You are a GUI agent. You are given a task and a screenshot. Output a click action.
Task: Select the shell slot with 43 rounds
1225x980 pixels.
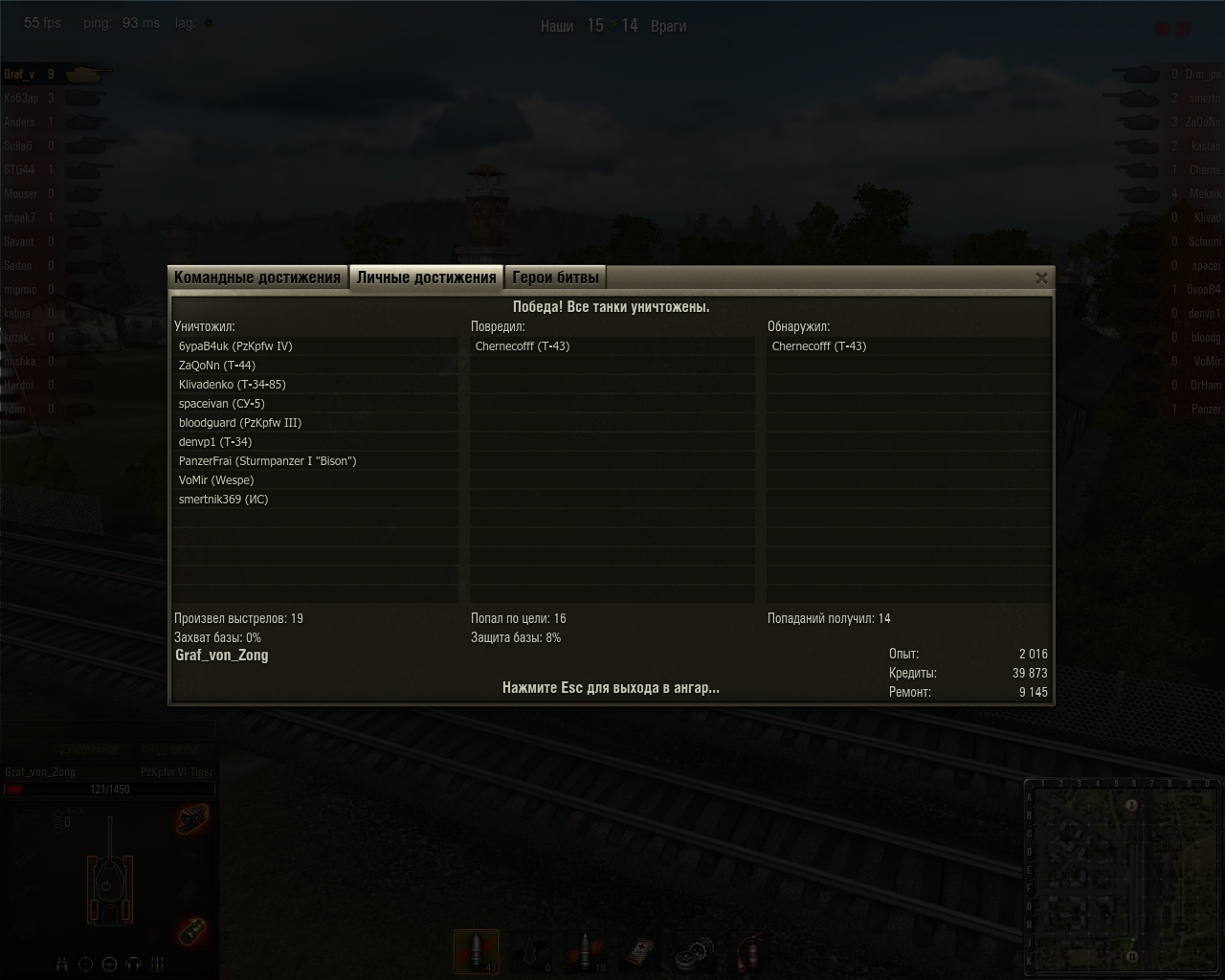tap(476, 952)
